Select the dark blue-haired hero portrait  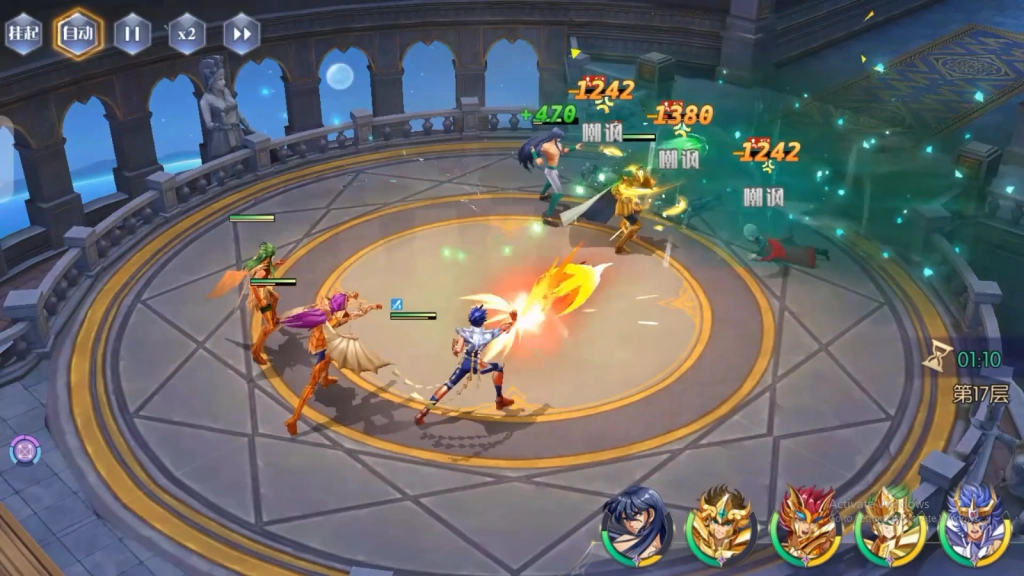[636, 524]
